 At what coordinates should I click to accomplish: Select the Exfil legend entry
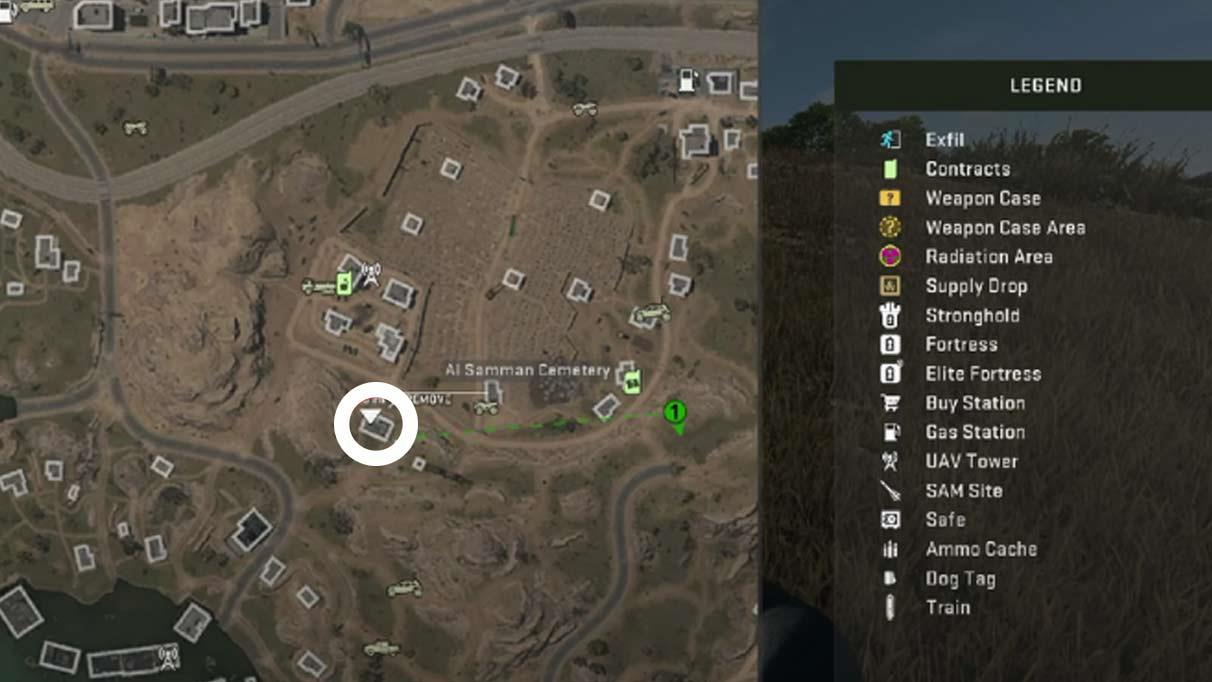pos(944,140)
